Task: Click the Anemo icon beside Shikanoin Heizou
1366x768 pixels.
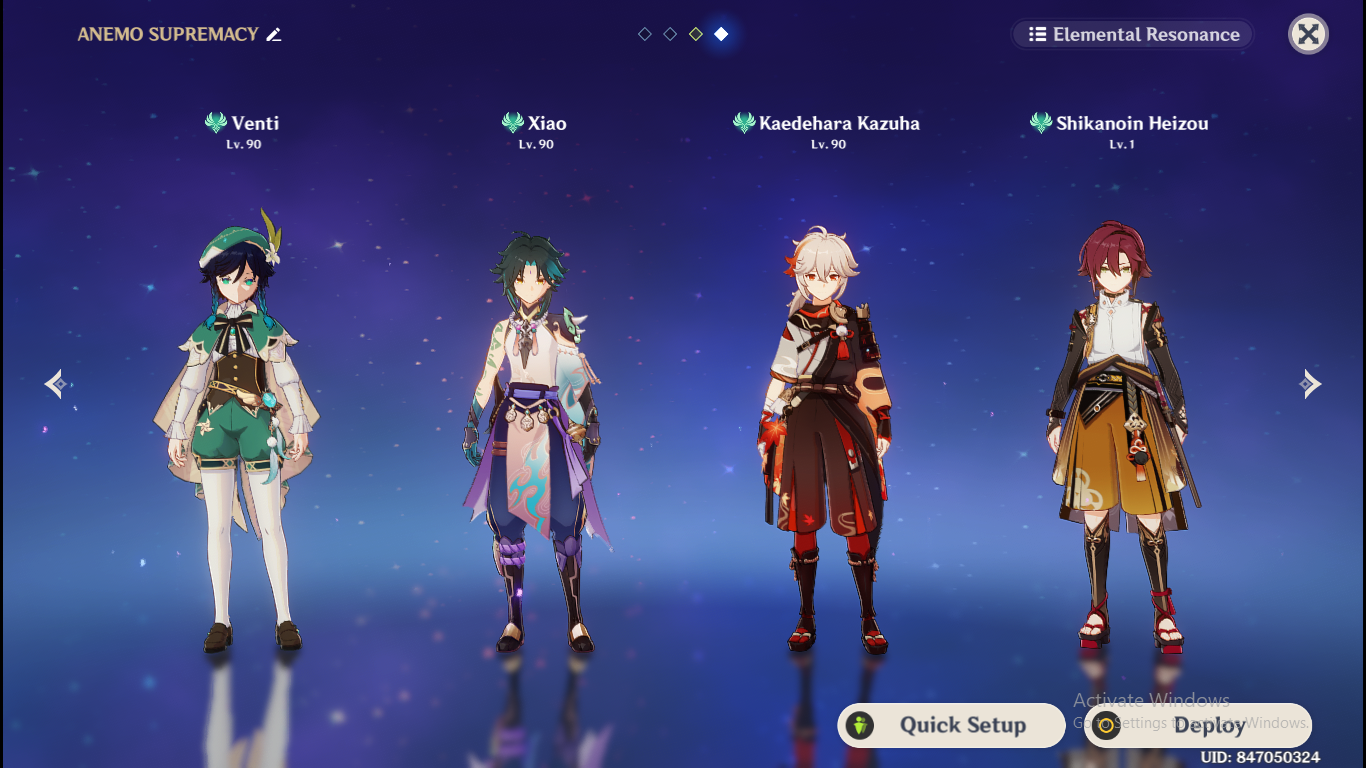Action: click(x=1040, y=123)
